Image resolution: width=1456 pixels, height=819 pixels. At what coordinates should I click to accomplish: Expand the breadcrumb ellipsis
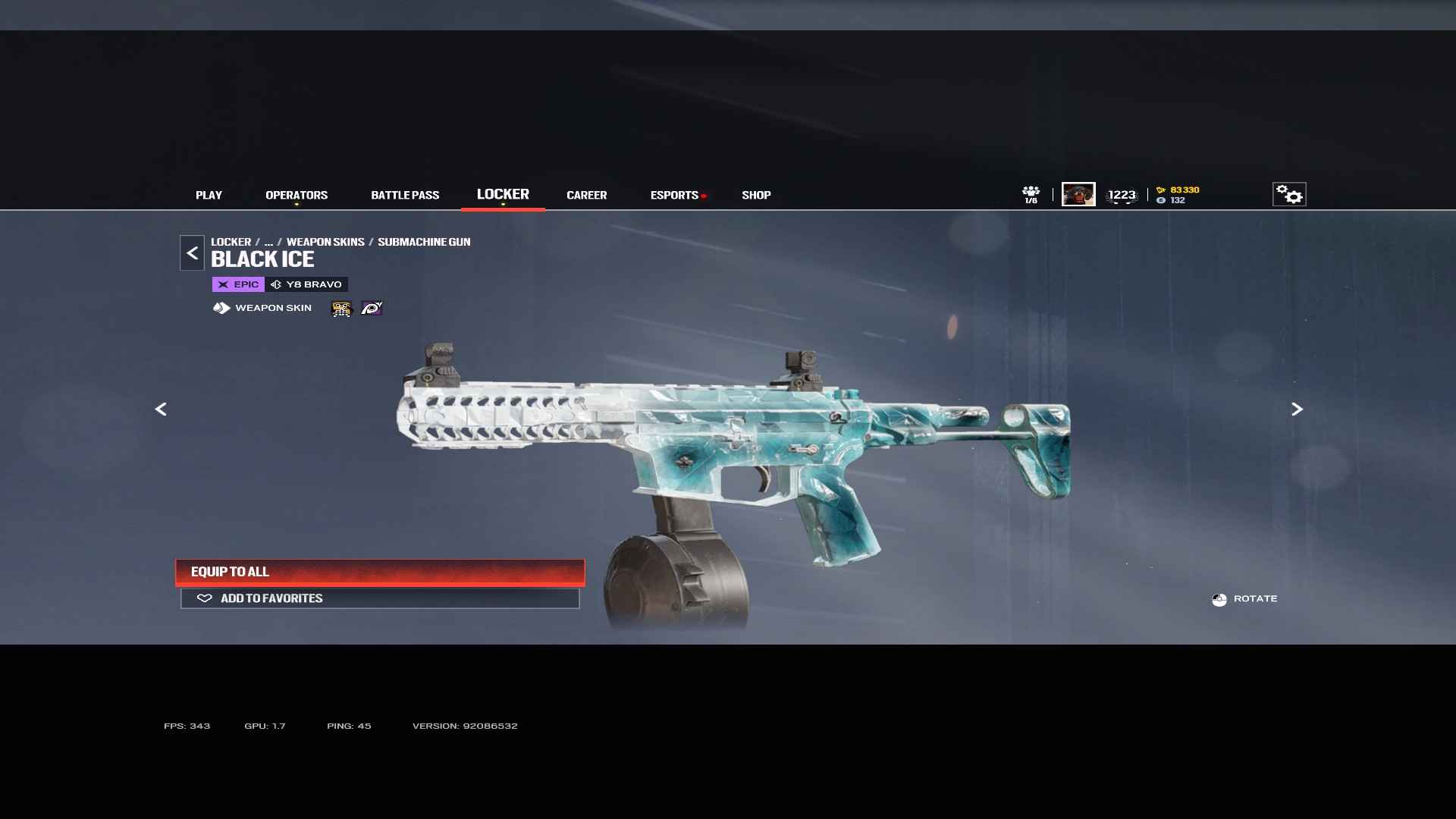pyautogui.click(x=268, y=243)
